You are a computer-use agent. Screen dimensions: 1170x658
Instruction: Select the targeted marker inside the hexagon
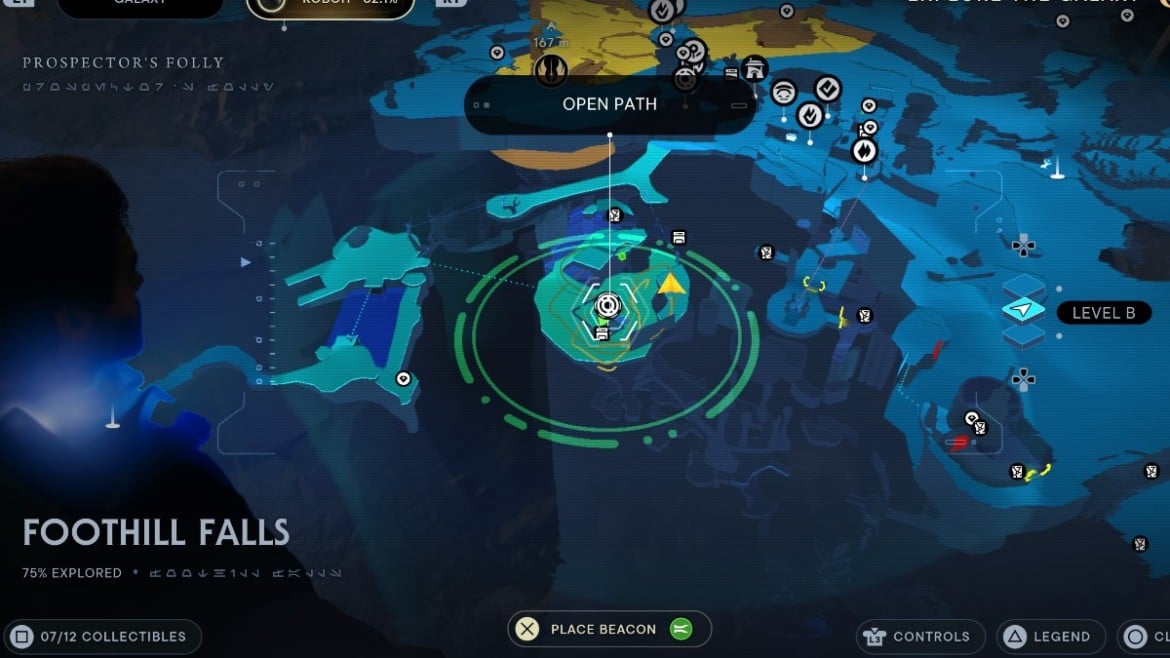pos(607,306)
